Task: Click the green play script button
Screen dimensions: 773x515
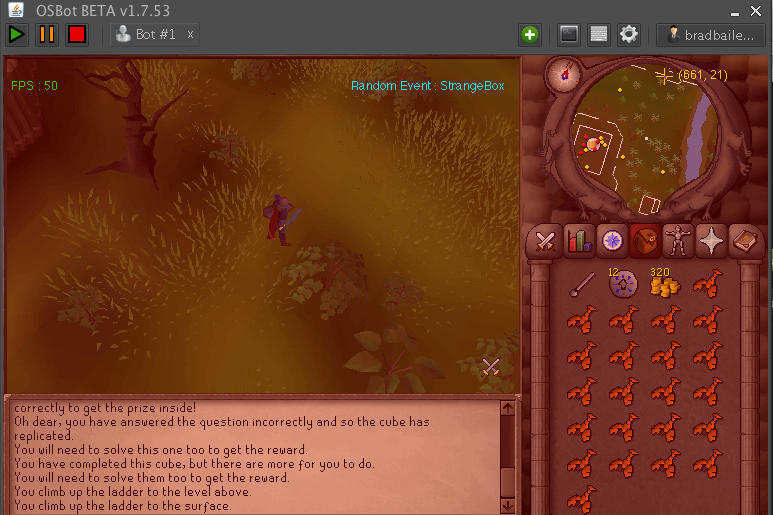Action: (x=17, y=34)
